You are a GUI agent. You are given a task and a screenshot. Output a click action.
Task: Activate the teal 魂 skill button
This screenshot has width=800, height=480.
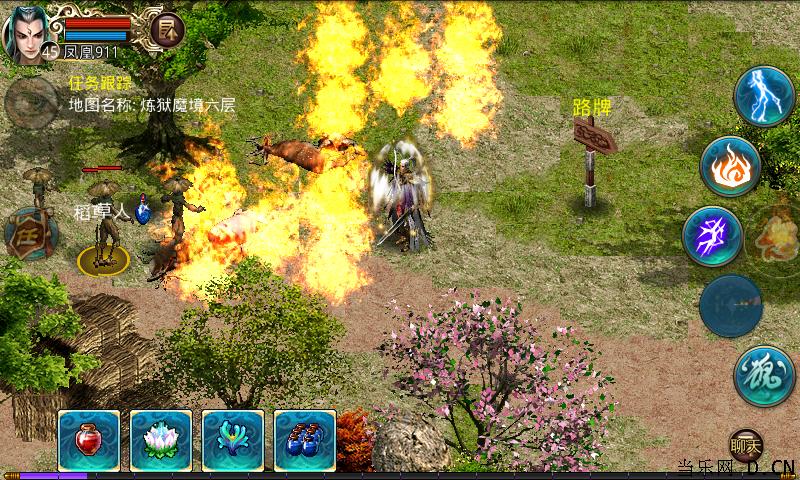(763, 375)
